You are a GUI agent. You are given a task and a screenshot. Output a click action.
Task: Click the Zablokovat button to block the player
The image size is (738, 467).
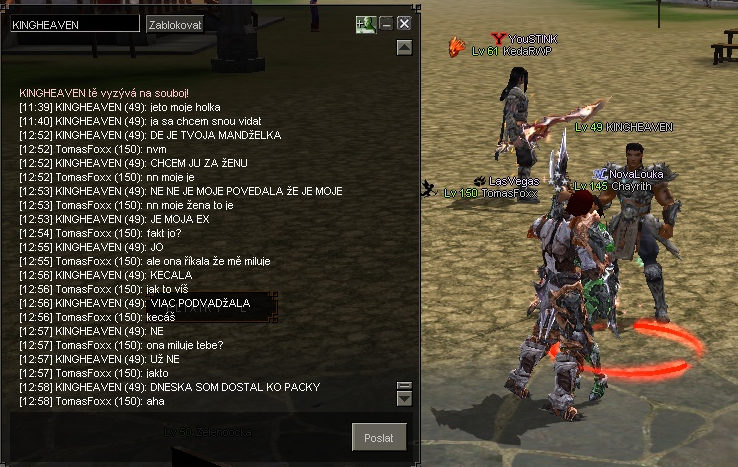tap(174, 23)
